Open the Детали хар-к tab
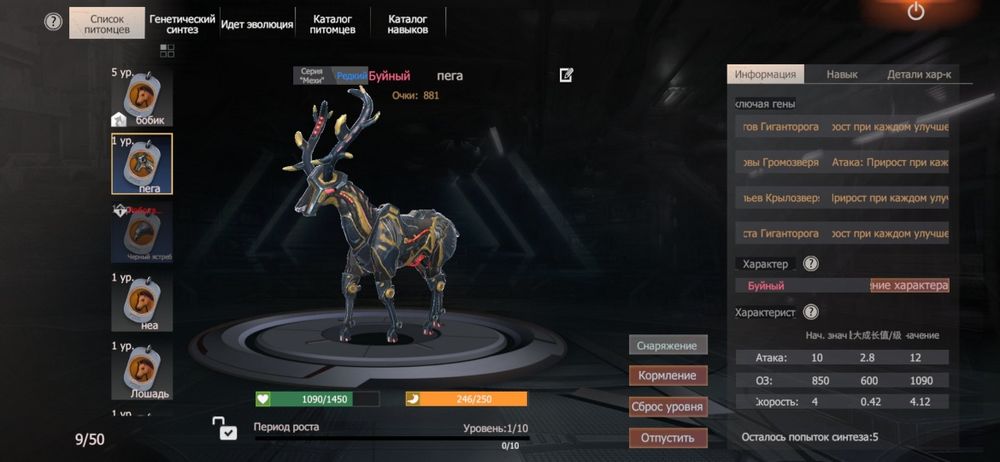Viewport: 1000px width, 462px height. pos(919,75)
